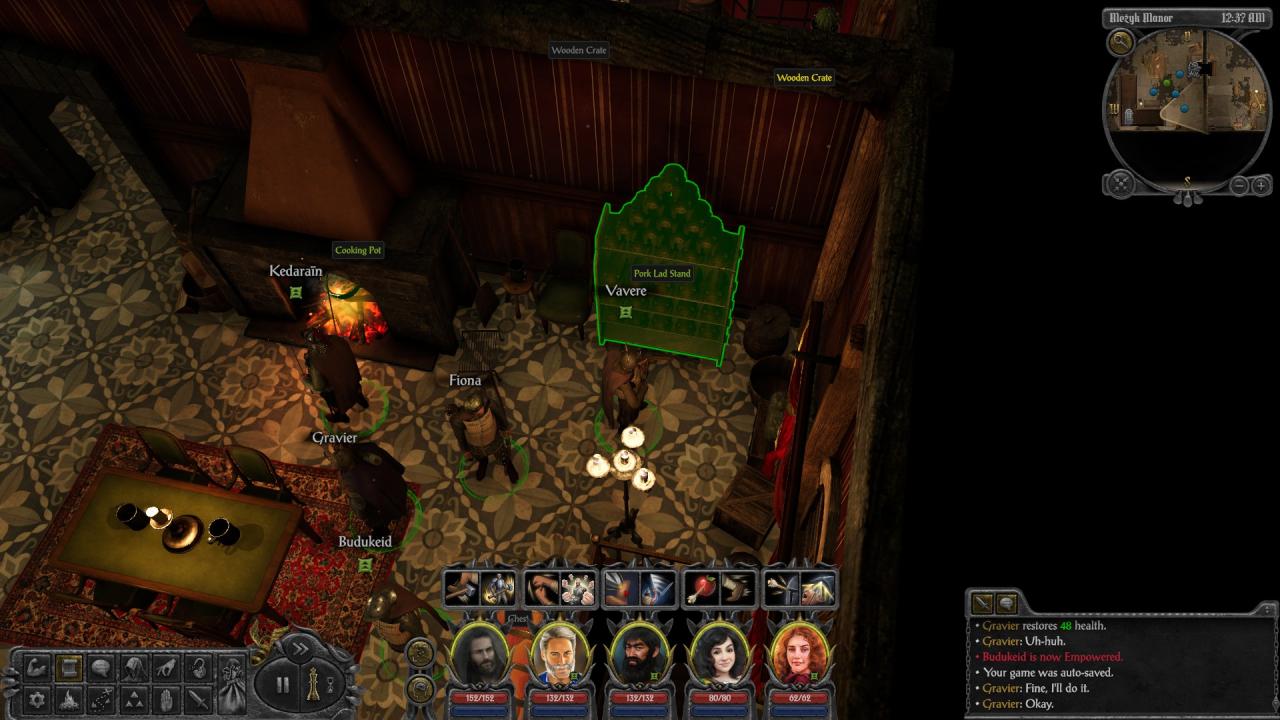Open the journal scroll icon

(69, 667)
